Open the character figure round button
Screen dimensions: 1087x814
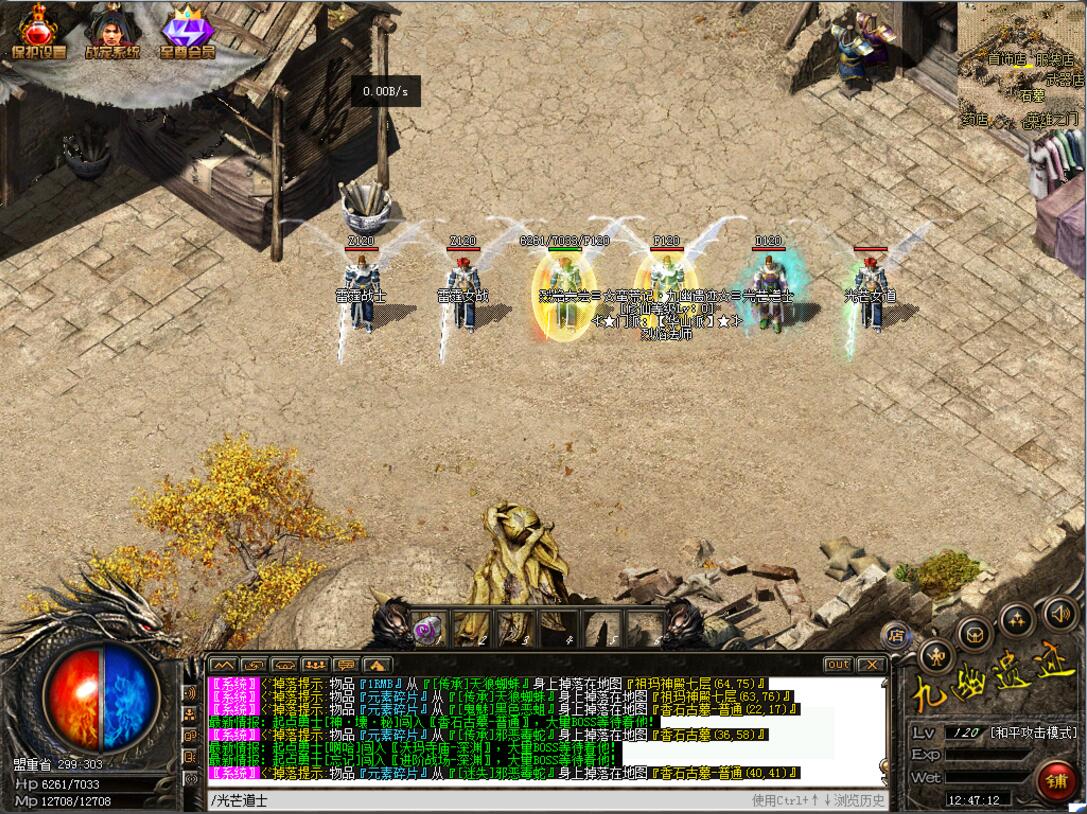coord(937,655)
